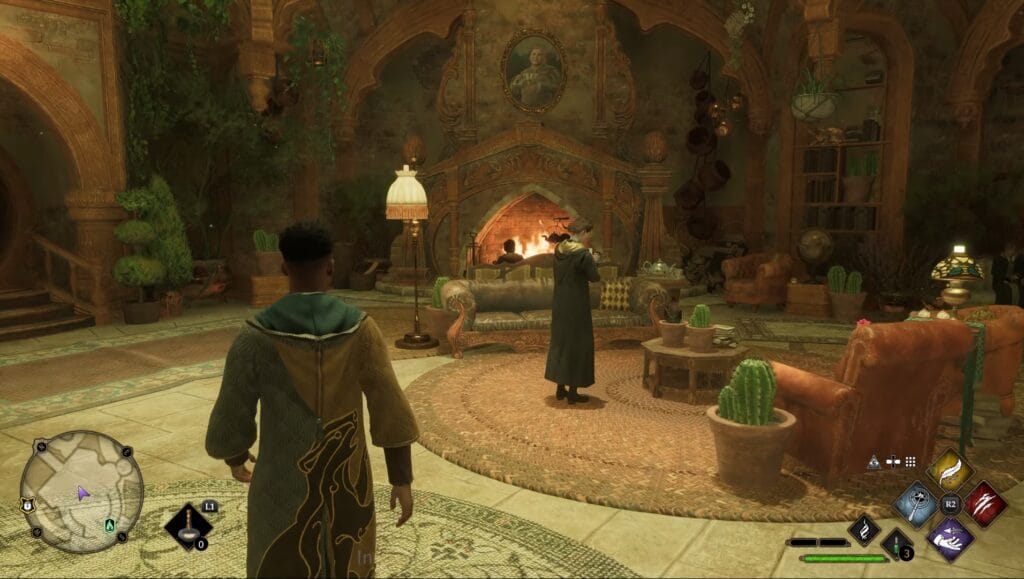1024x579 pixels.
Task: Open the circular minimap
Action: click(x=81, y=491)
